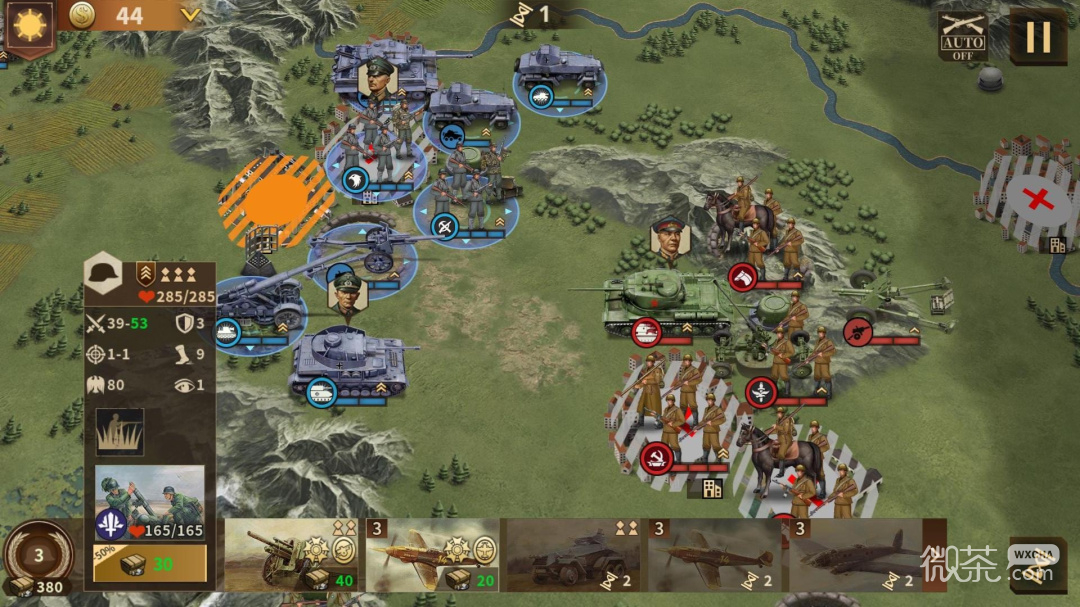This screenshot has height=607, width=1080.
Task: Toggle the AUTO battle mode on
Action: tap(963, 37)
